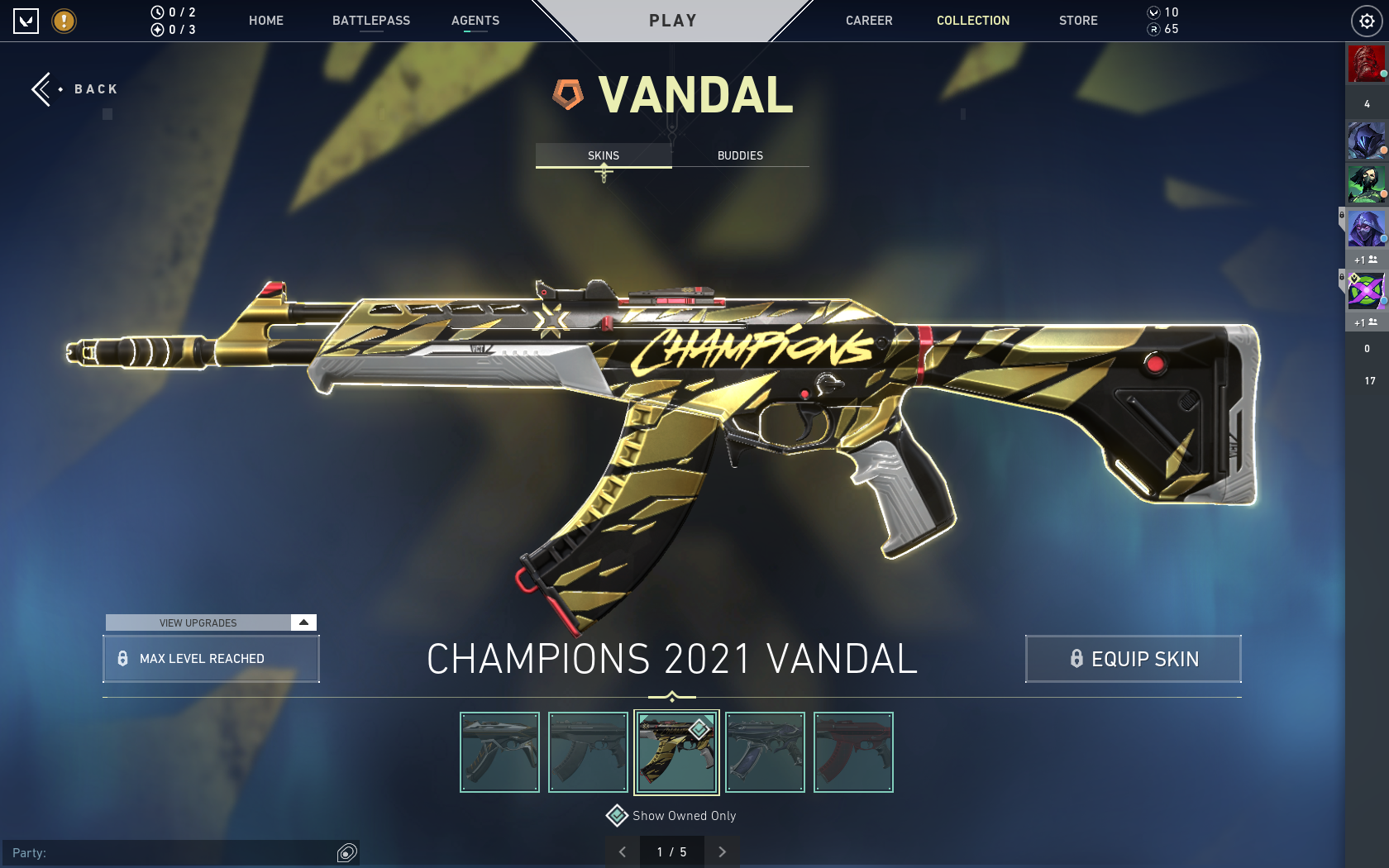Click the Radianite Points icon

click(x=1154, y=29)
